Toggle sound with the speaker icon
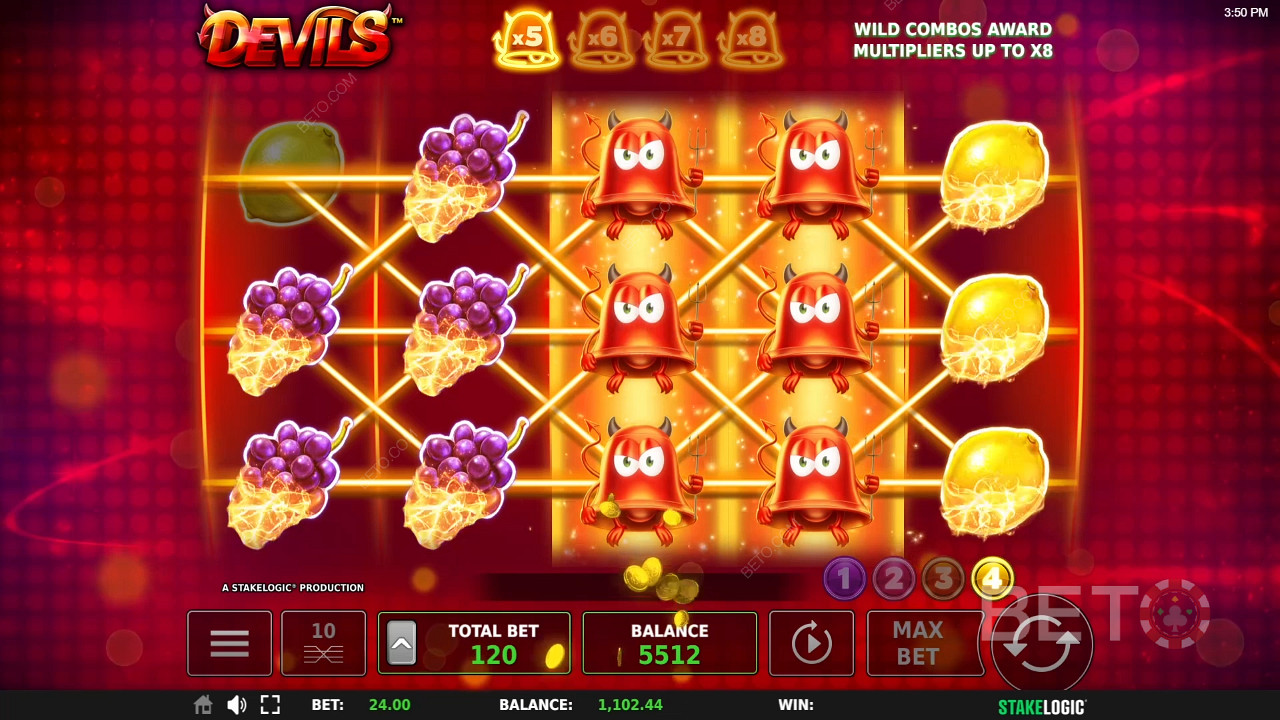Image resolution: width=1280 pixels, height=720 pixels. pyautogui.click(x=236, y=705)
